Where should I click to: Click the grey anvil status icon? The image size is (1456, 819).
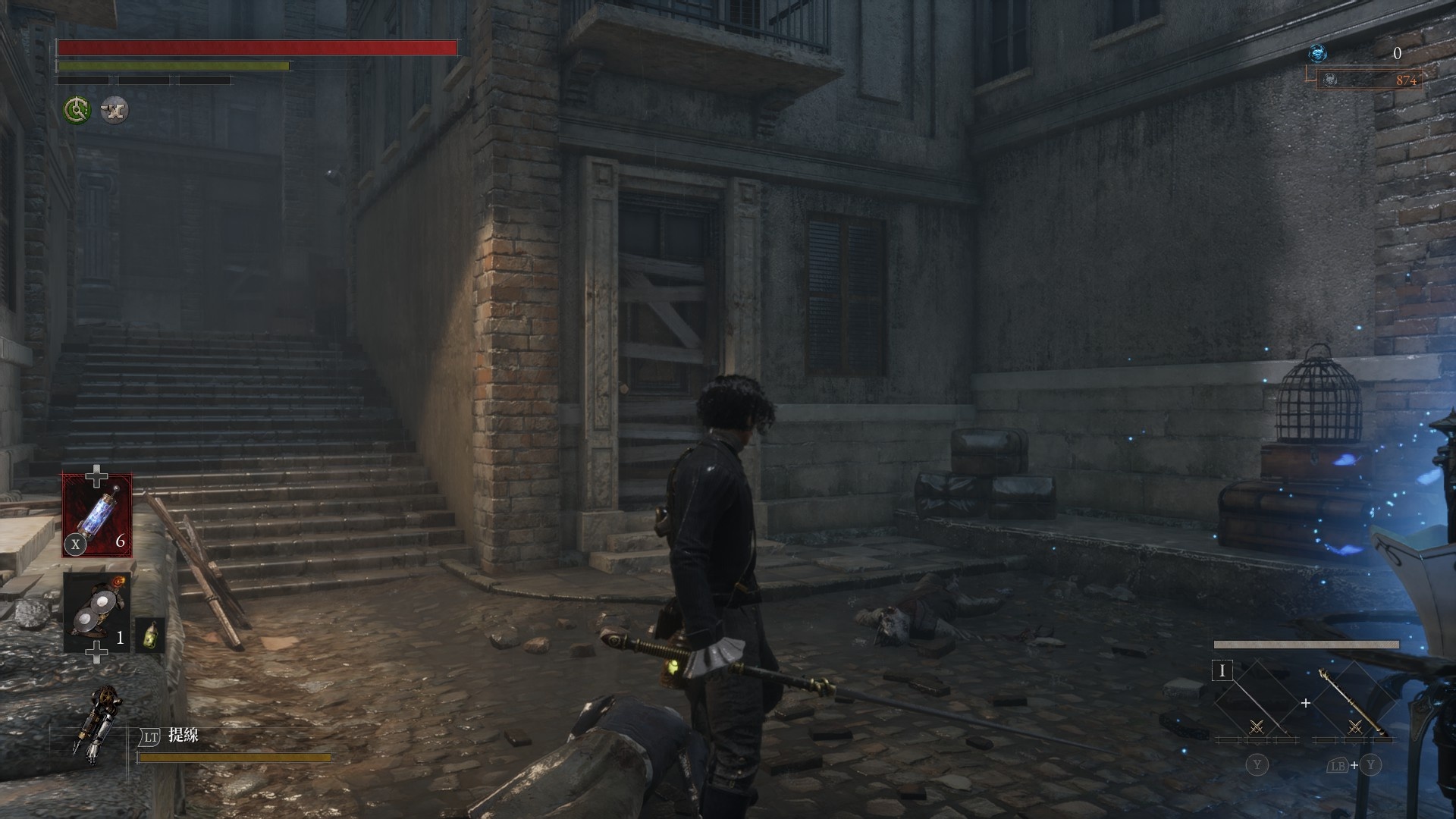tap(115, 111)
